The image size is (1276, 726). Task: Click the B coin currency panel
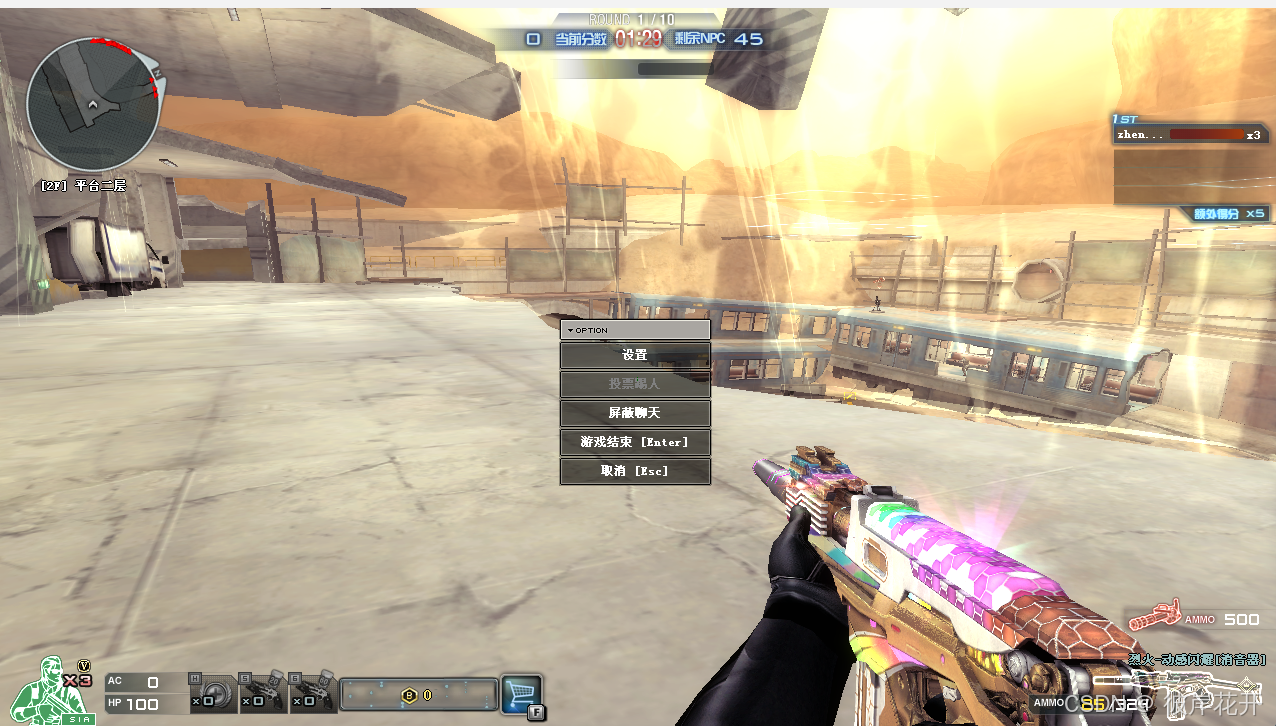coord(419,694)
